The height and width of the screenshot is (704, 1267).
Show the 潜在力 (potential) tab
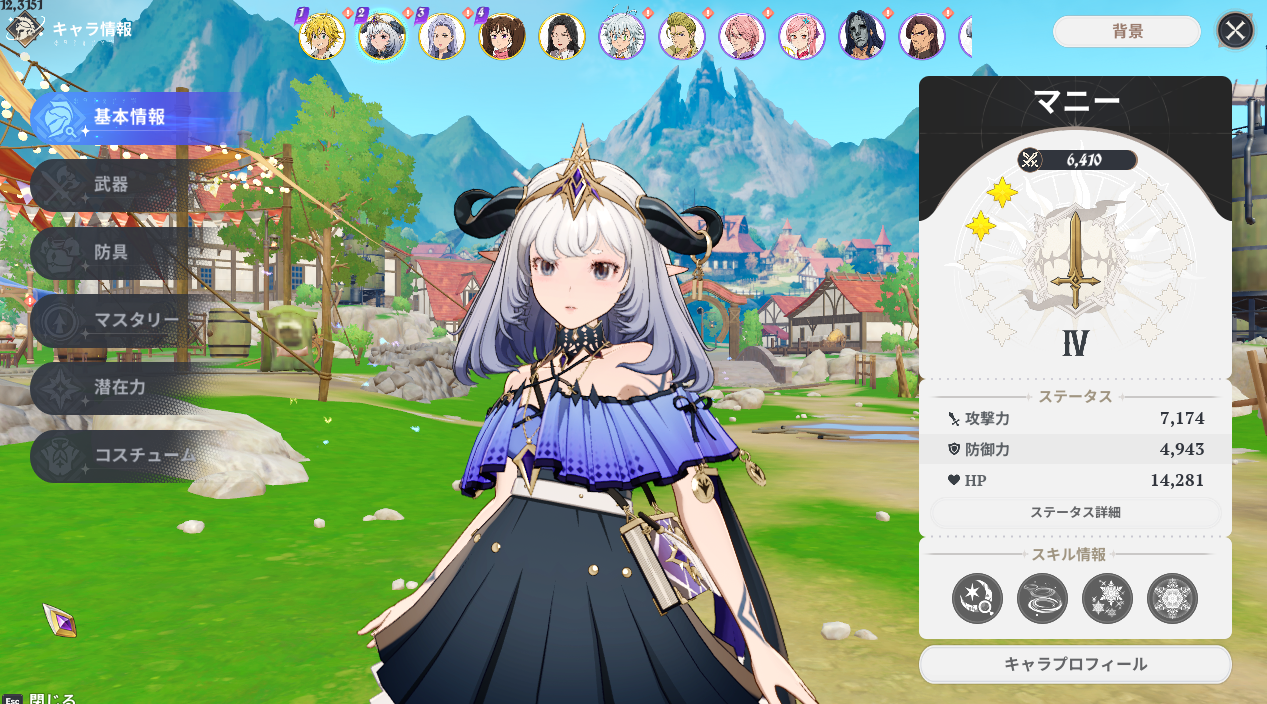point(120,387)
